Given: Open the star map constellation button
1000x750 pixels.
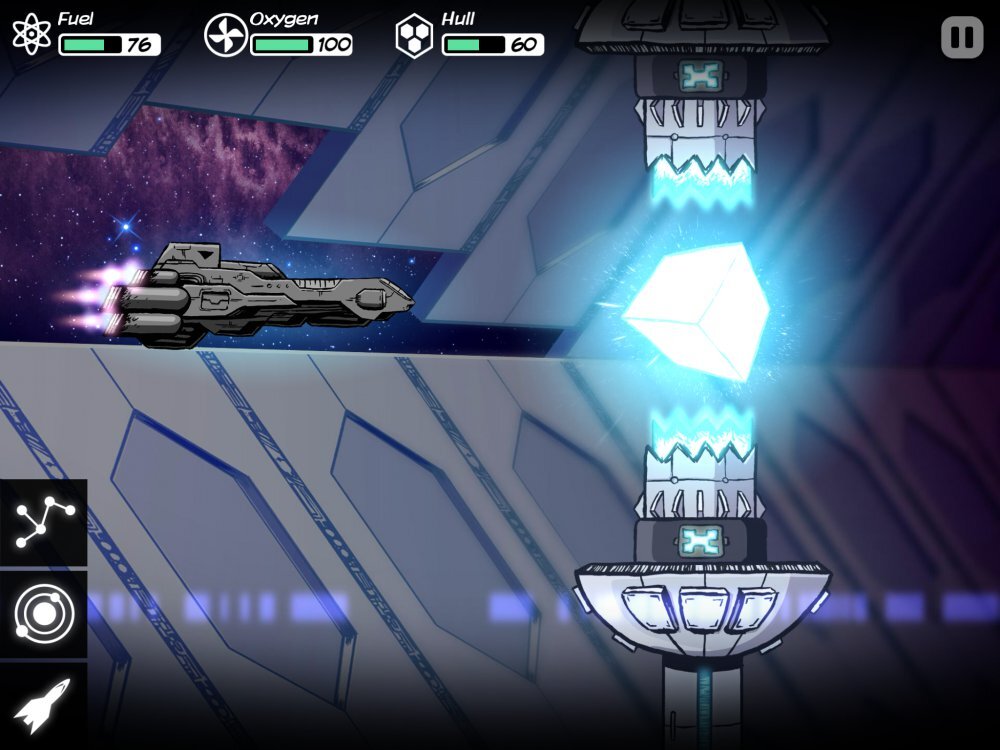Looking at the screenshot, I should tap(43, 523).
